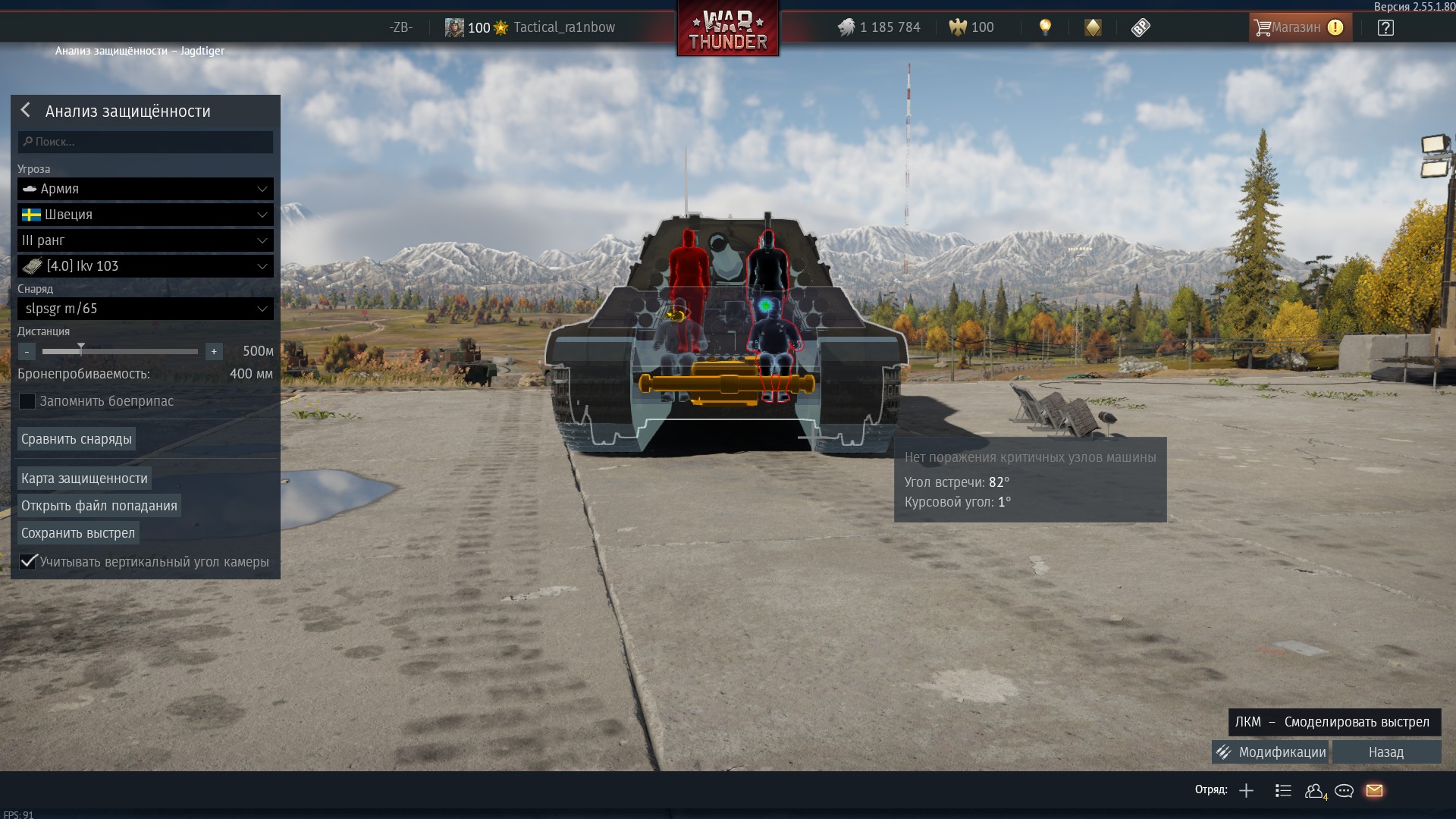Open the Армия threat type dropdown
The height and width of the screenshot is (819, 1456).
click(x=146, y=189)
